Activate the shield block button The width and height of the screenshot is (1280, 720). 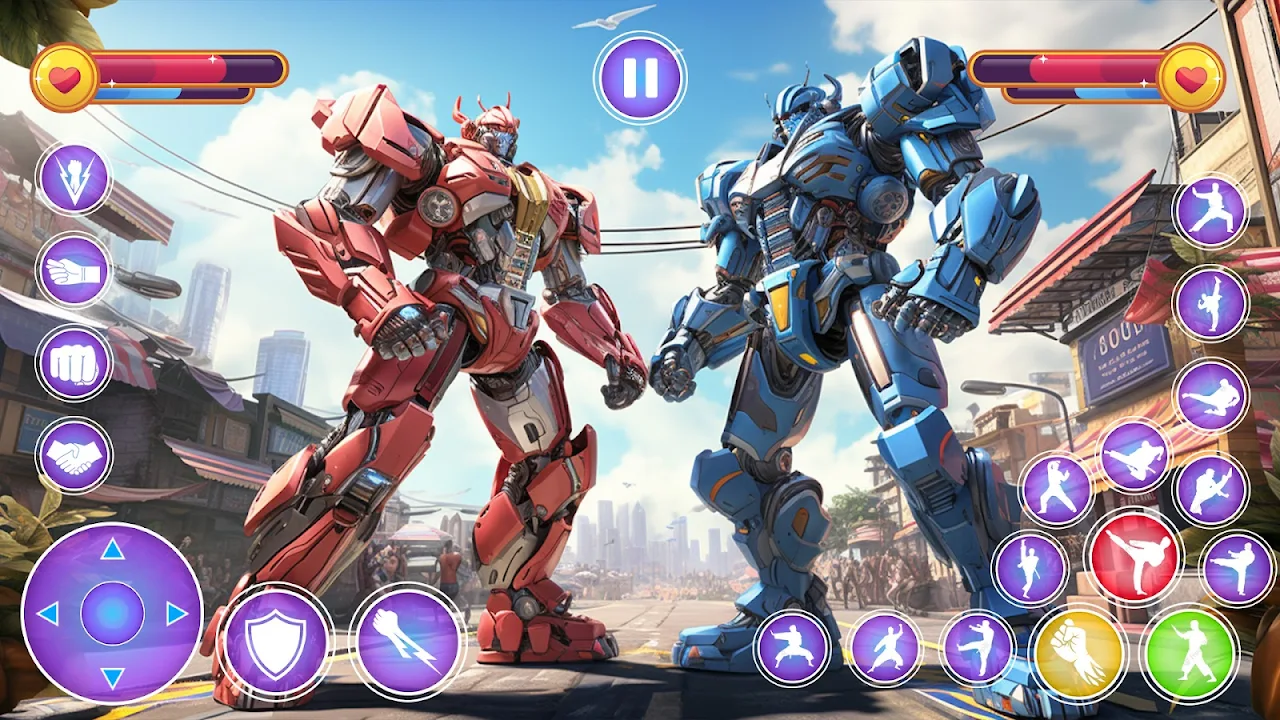[276, 642]
